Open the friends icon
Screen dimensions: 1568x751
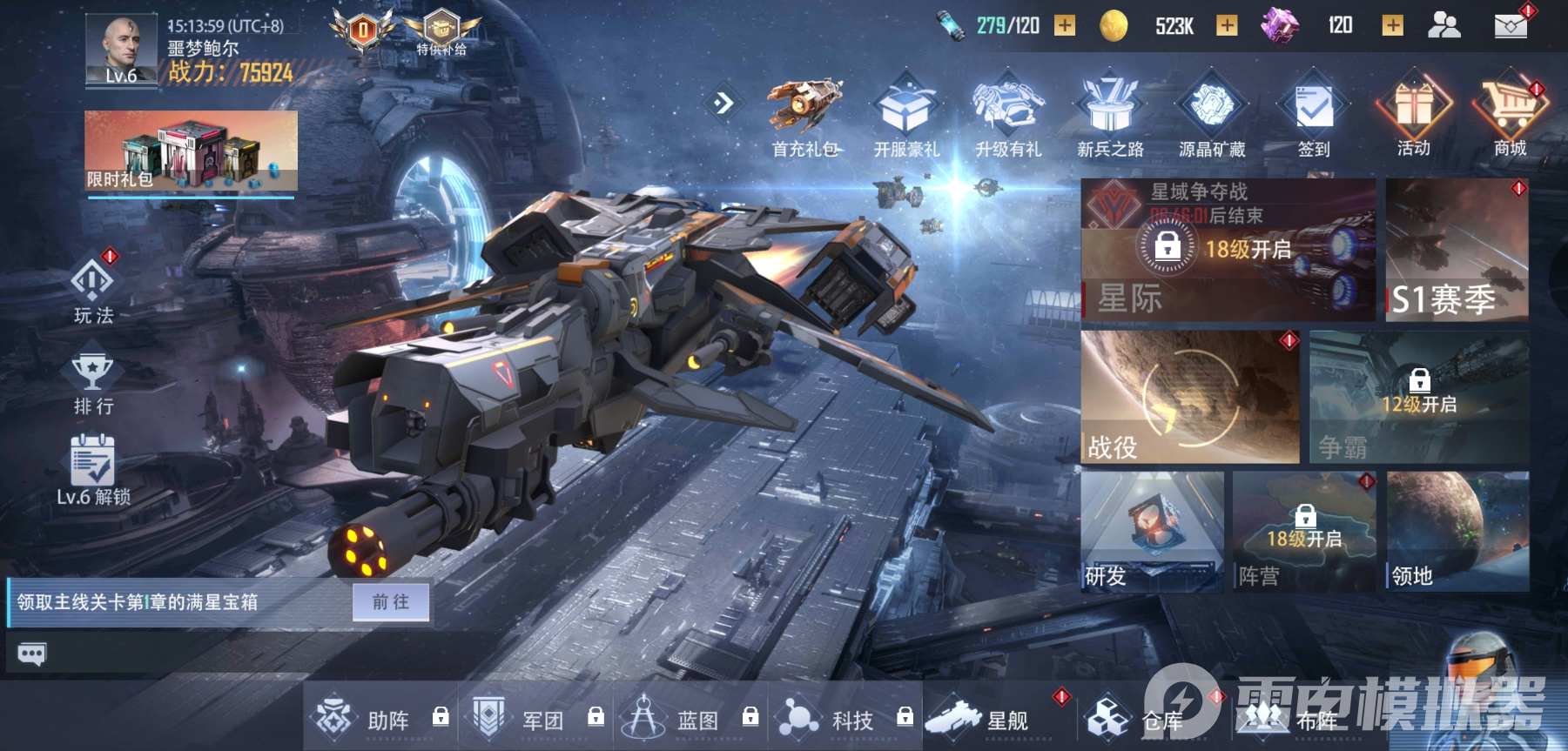[x=1444, y=25]
